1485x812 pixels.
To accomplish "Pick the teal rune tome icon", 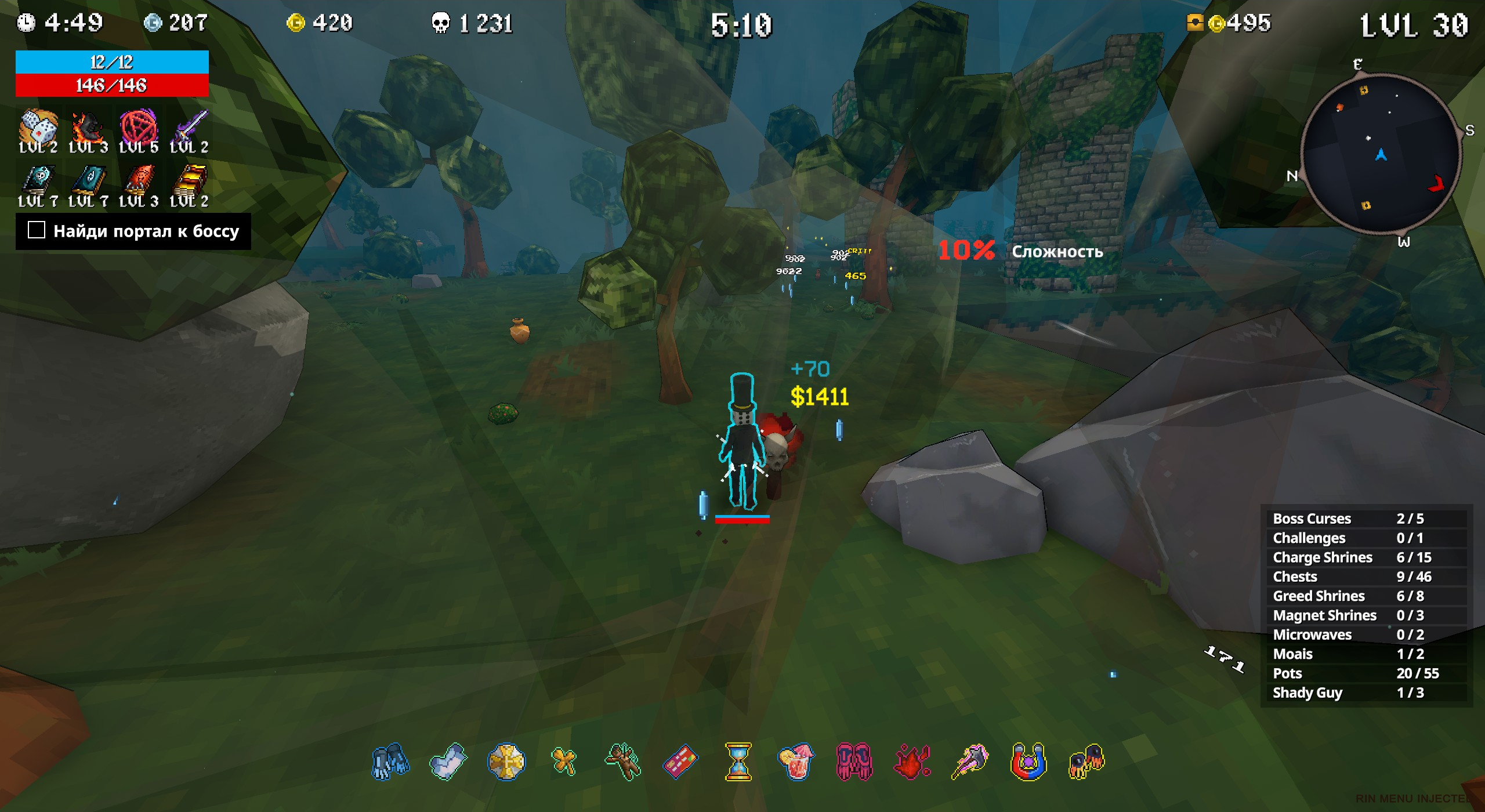I will click(88, 180).
